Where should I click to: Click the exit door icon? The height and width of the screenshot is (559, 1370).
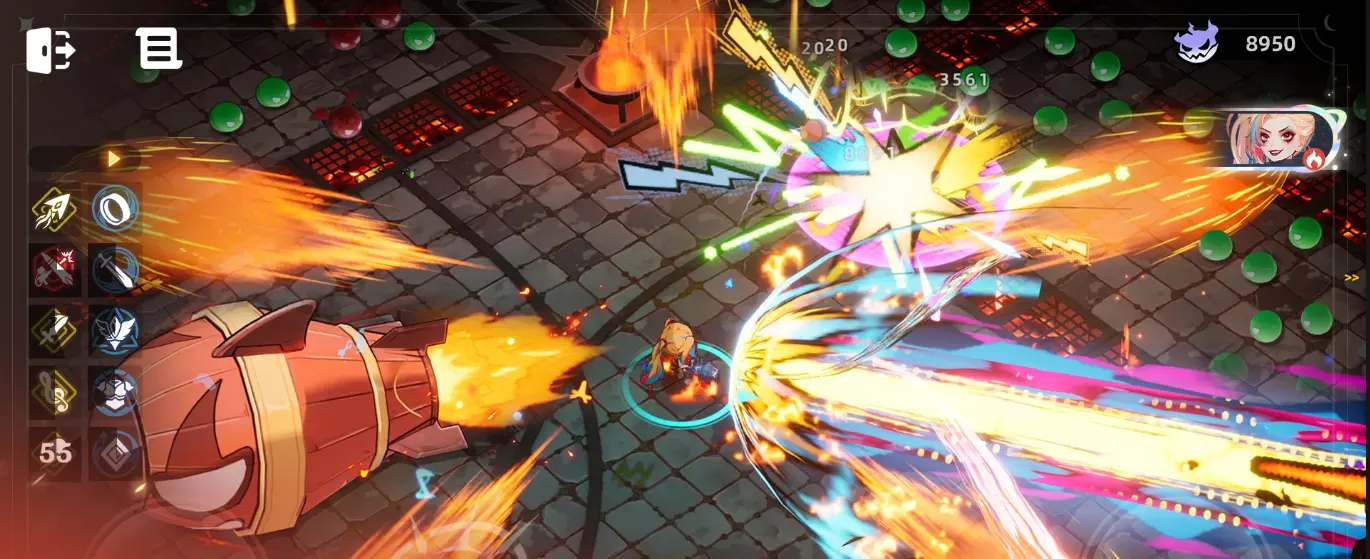click(50, 49)
